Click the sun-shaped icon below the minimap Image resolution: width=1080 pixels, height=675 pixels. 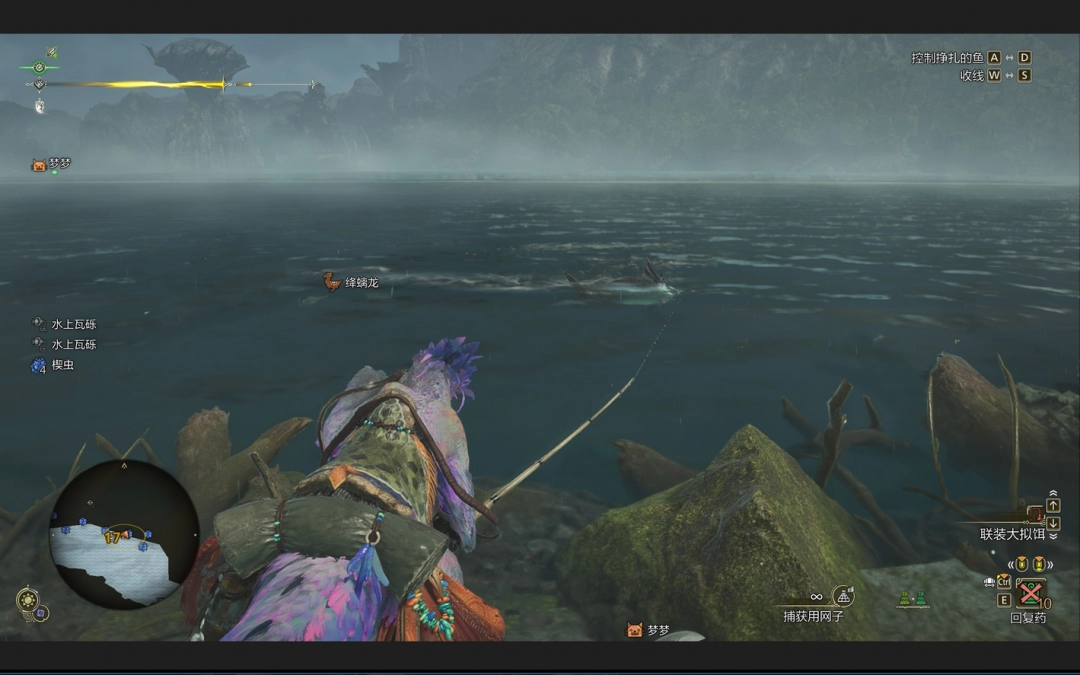click(x=27, y=600)
